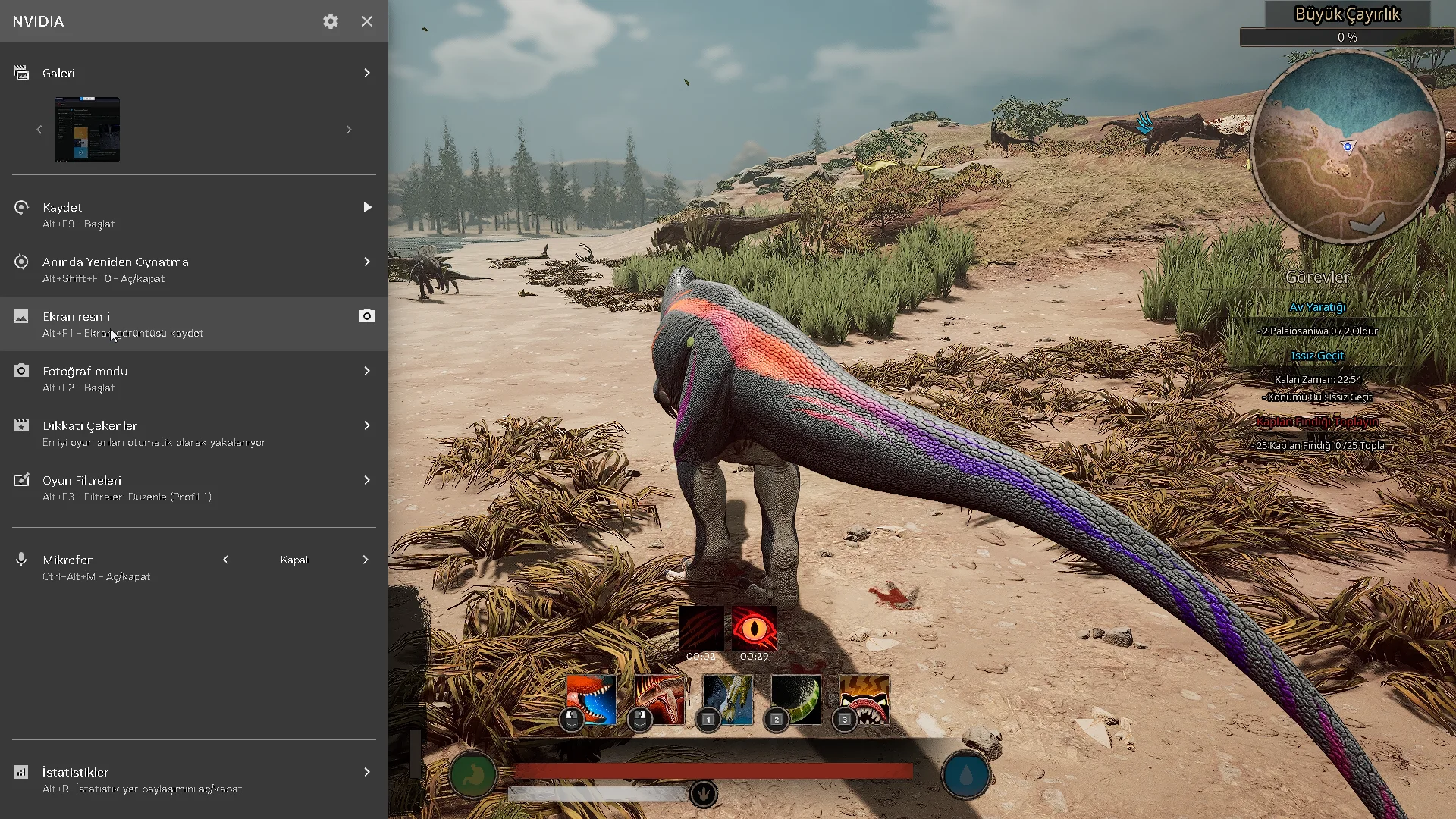The image size is (1456, 819).
Task: Select the Kaplan Fındığı Toplayın quest
Action: (1317, 422)
